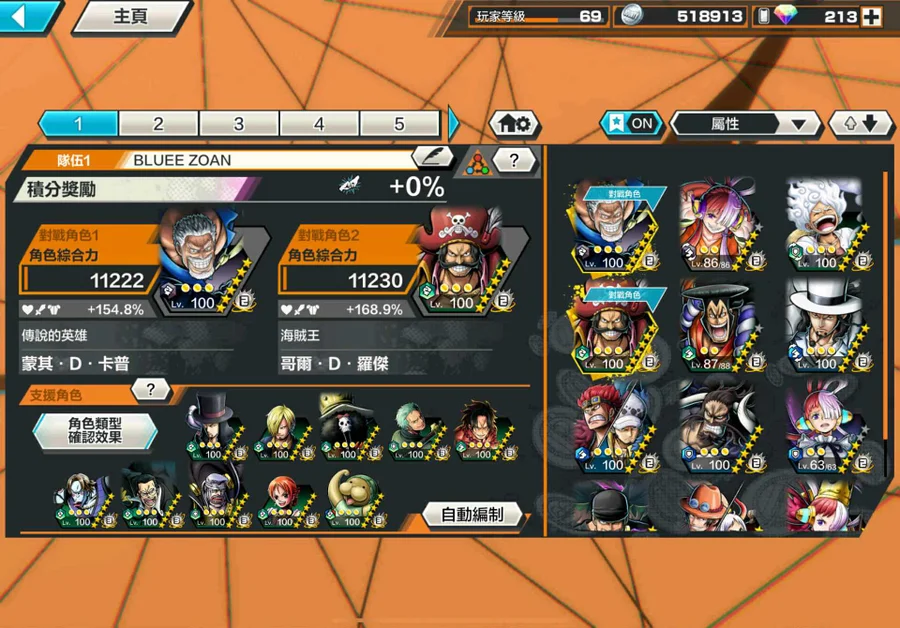This screenshot has height=628, width=900.
Task: Open the house and gear settings button
Action: tap(515, 124)
